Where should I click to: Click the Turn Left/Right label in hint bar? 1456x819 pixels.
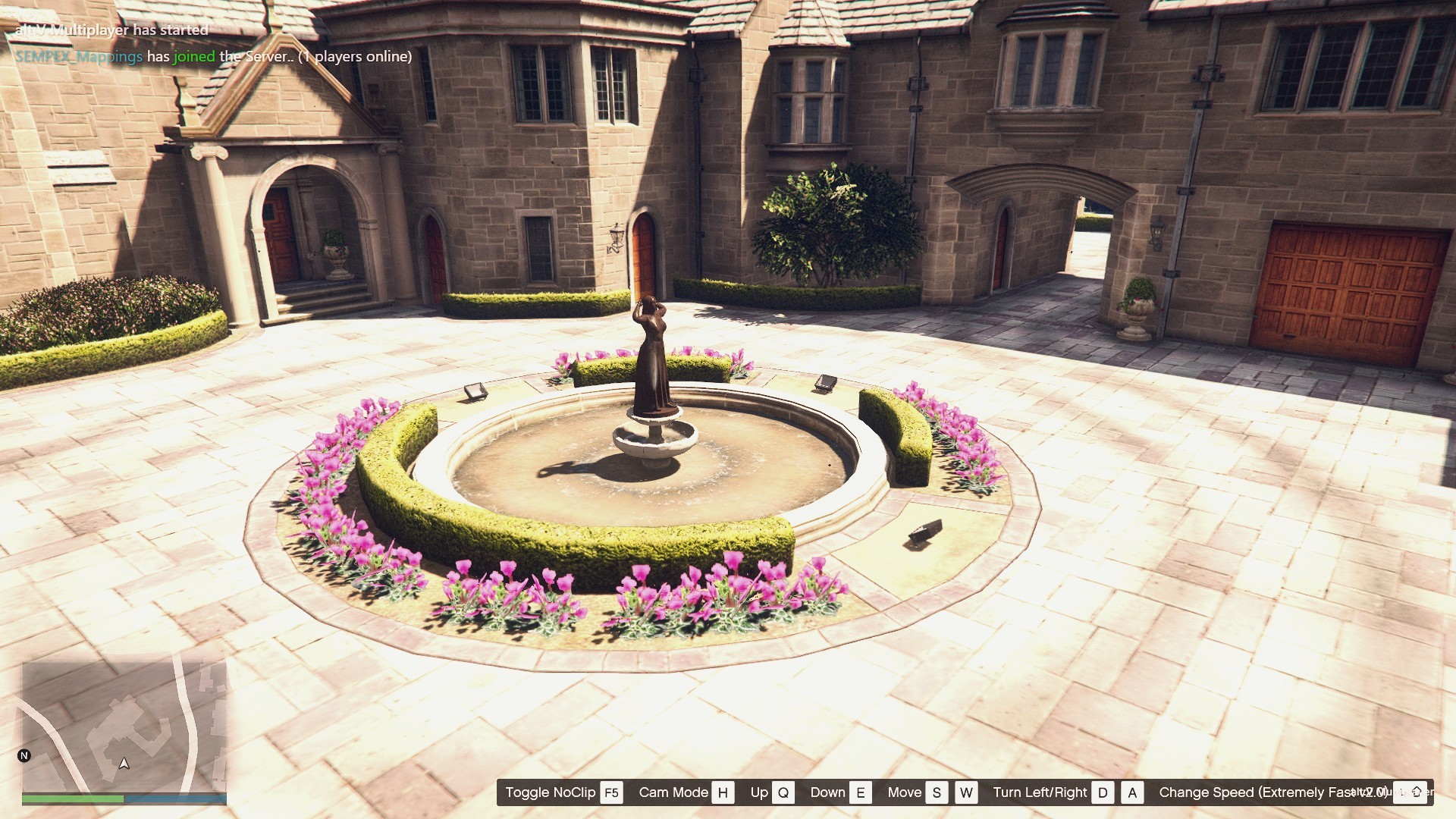pos(1042,792)
